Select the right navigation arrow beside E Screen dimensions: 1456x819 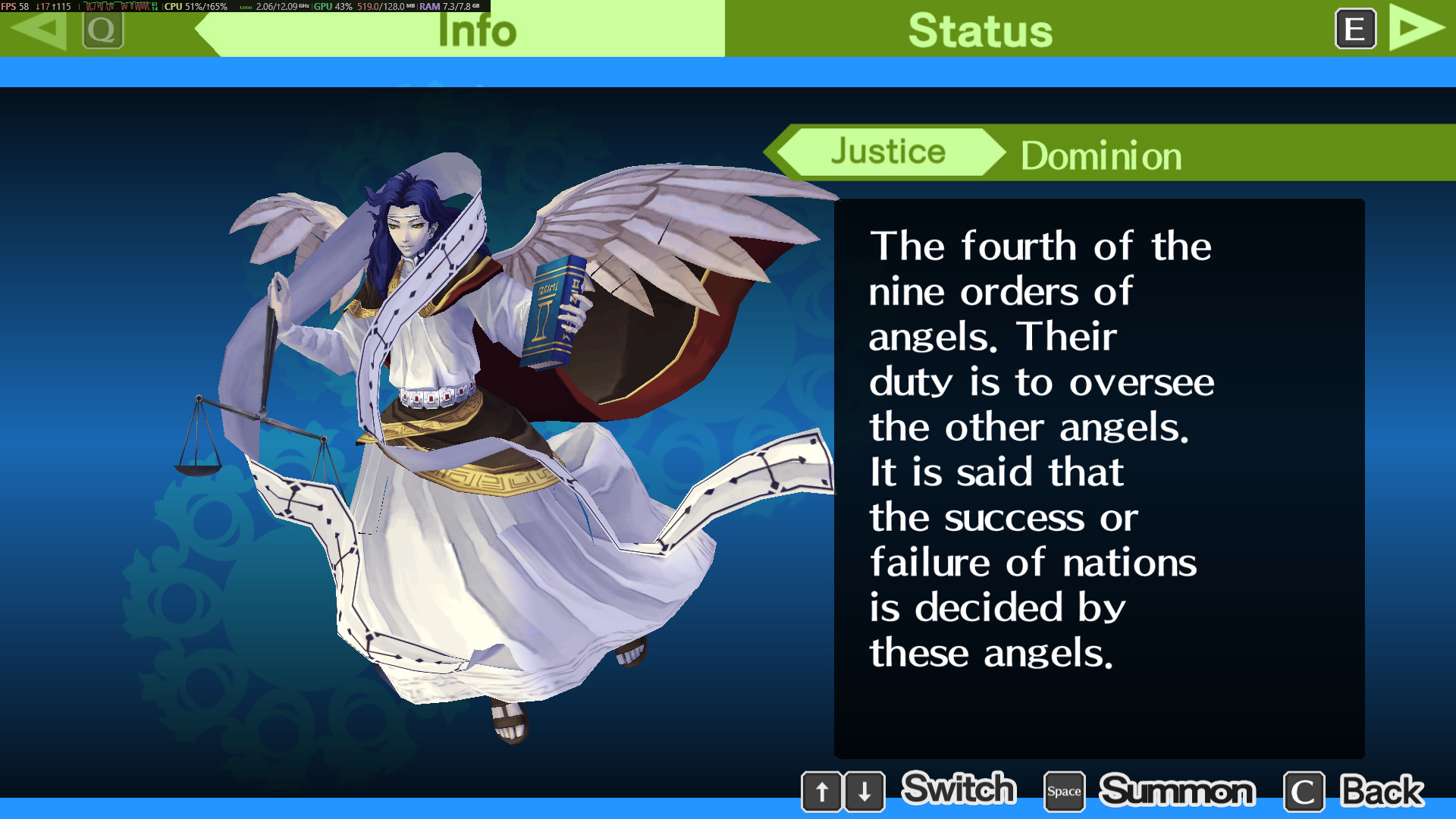[x=1413, y=29]
